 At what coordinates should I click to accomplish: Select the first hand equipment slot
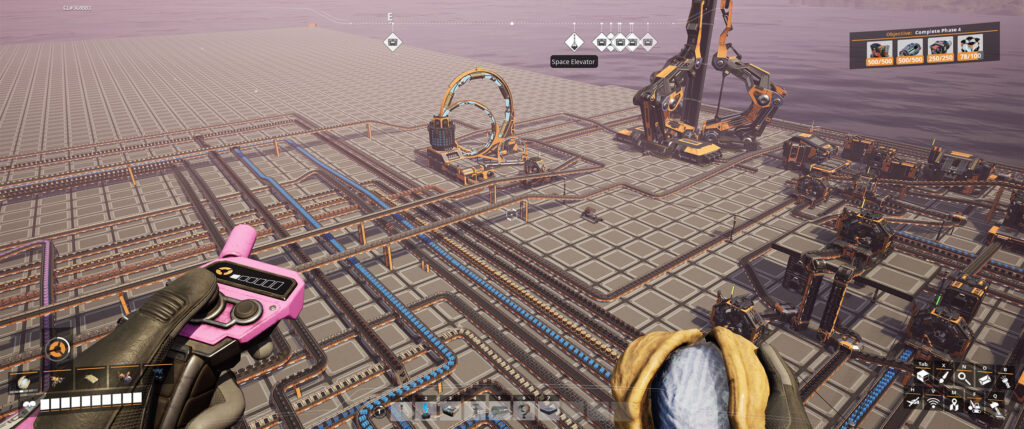coord(26,379)
